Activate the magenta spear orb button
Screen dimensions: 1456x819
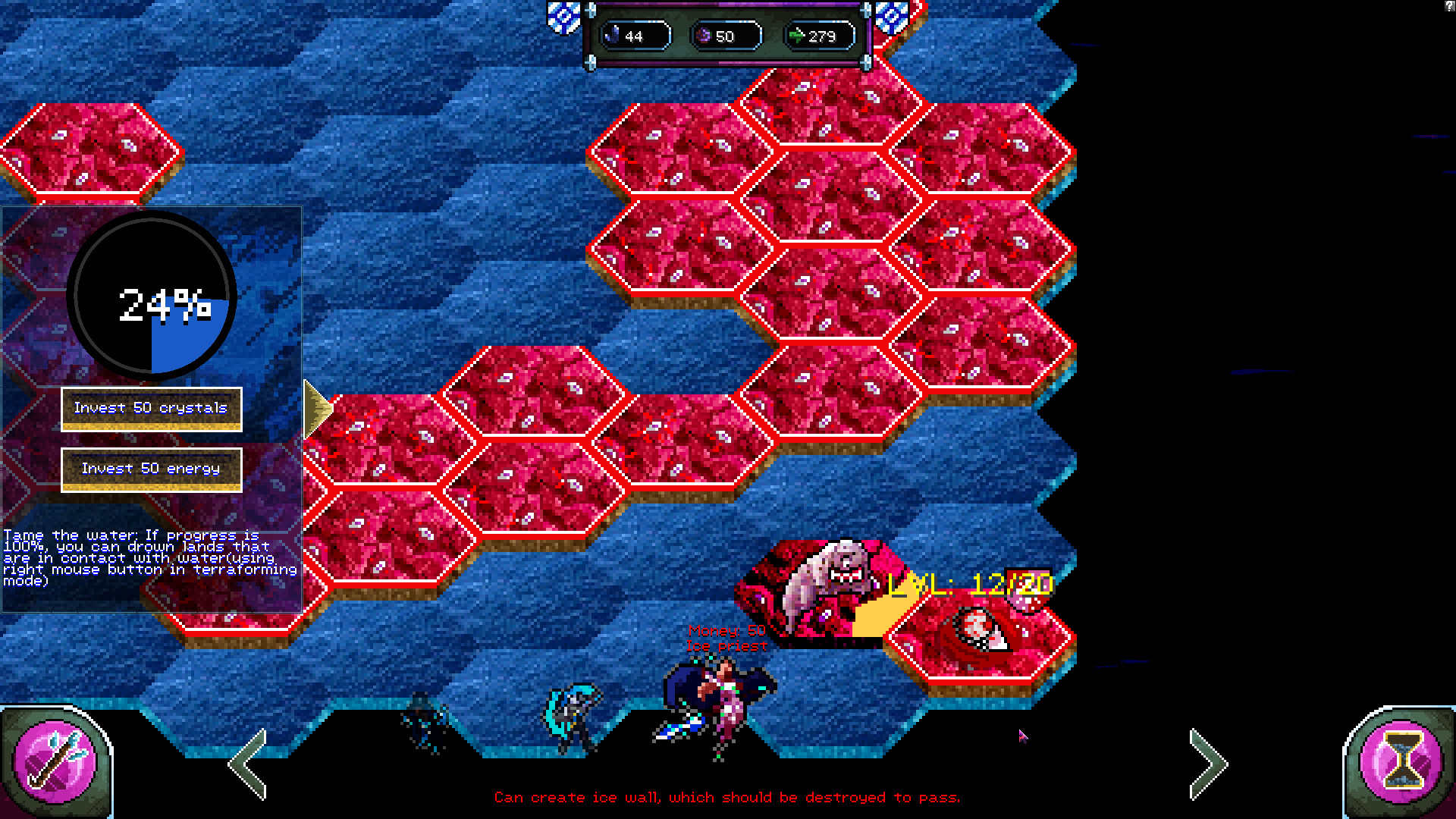[x=56, y=761]
